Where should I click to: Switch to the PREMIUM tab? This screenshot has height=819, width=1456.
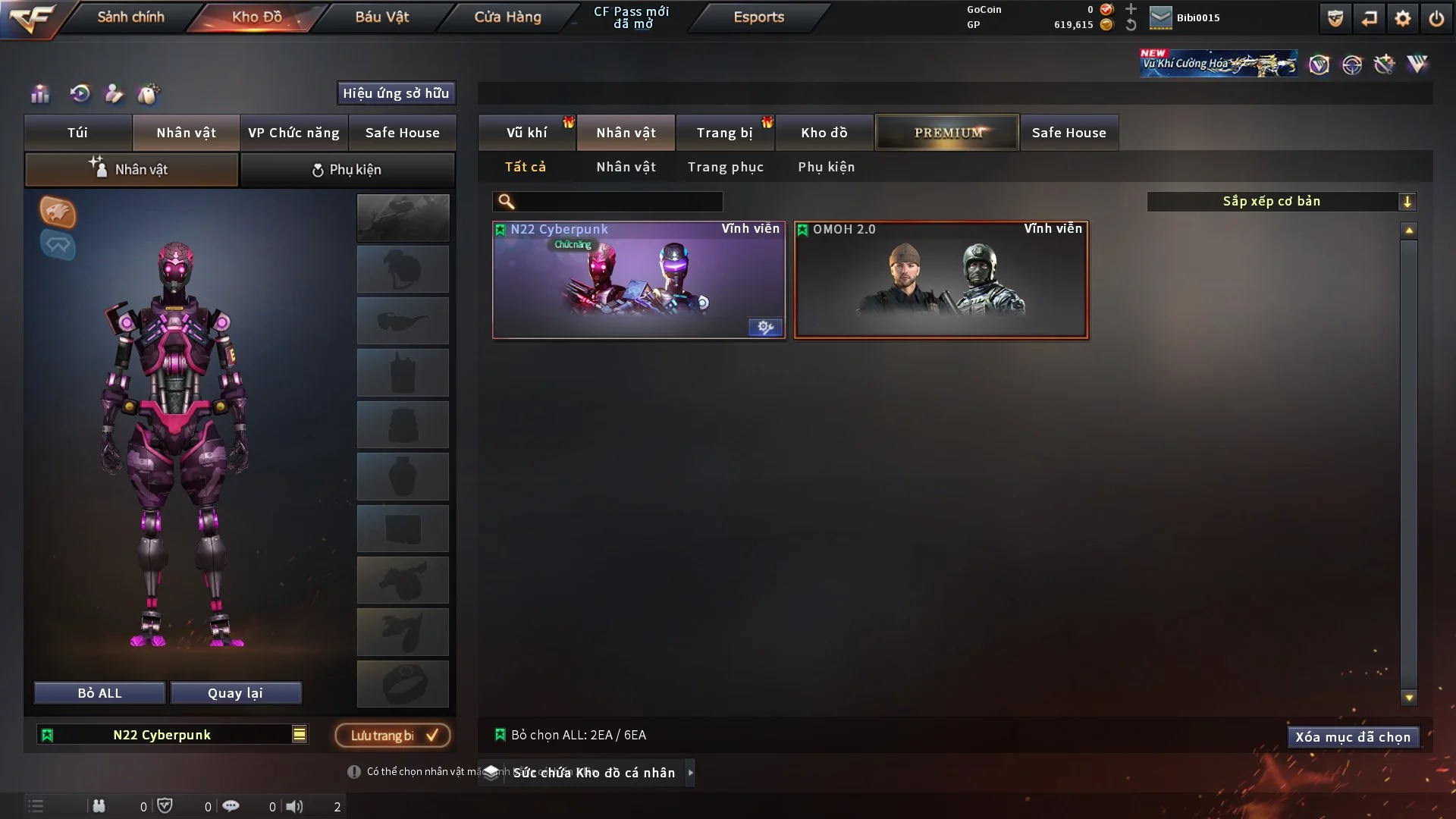(x=947, y=133)
